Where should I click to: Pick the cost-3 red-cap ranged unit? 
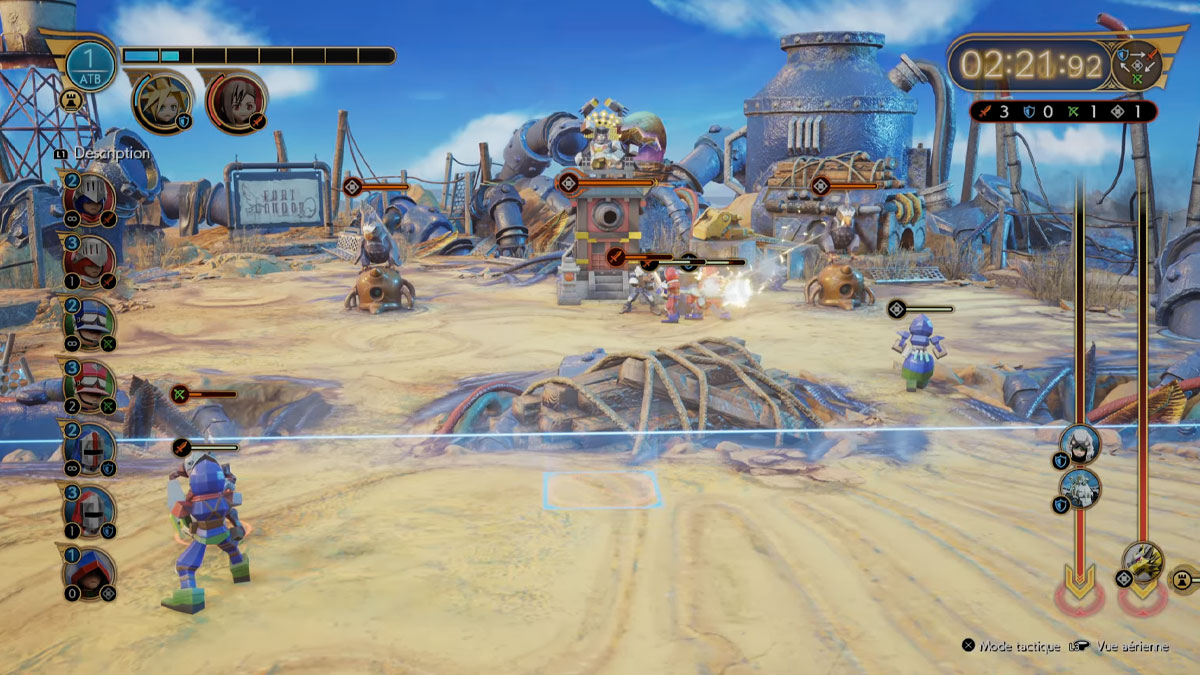click(x=89, y=386)
